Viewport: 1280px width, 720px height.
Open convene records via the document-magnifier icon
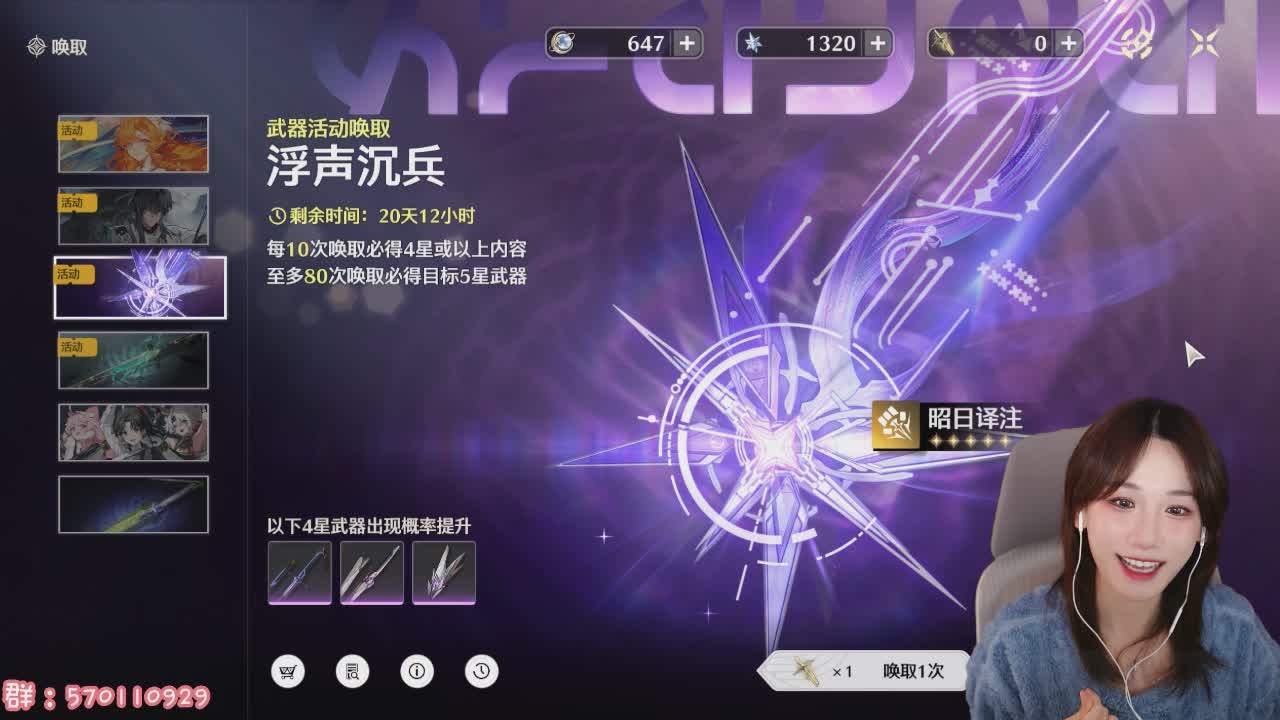pyautogui.click(x=352, y=672)
